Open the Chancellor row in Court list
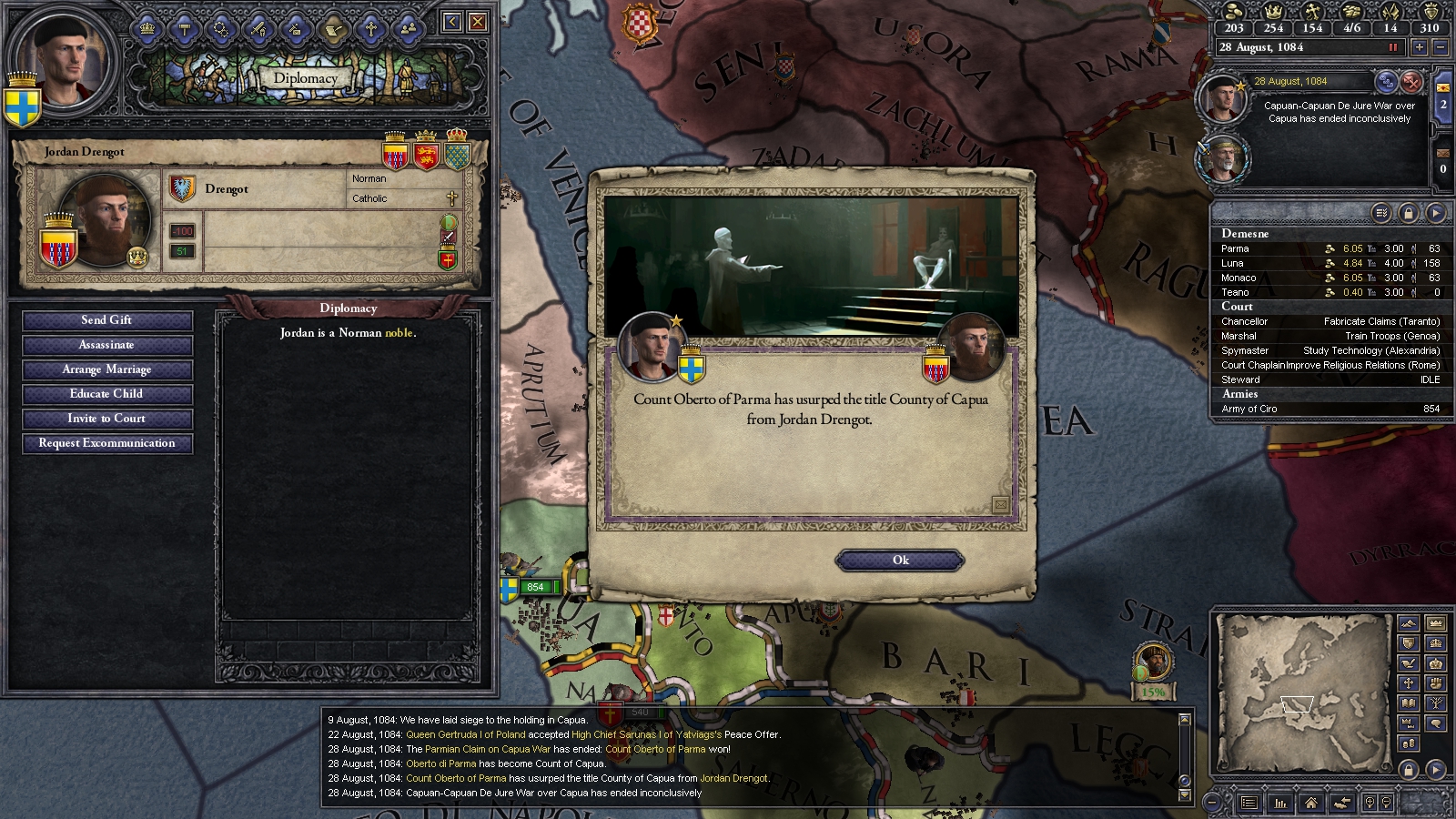1456x819 pixels. (1329, 321)
